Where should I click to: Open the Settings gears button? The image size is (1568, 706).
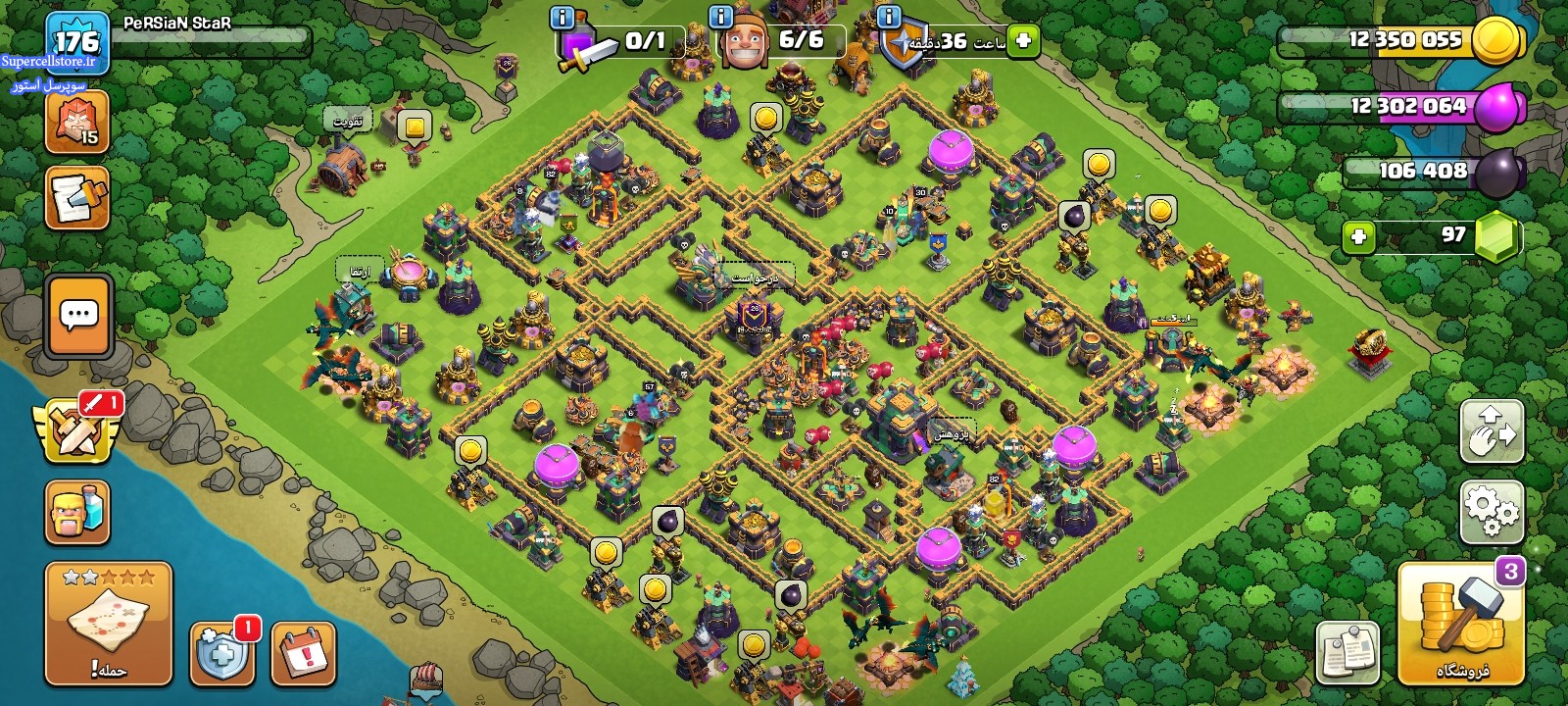click(x=1492, y=511)
